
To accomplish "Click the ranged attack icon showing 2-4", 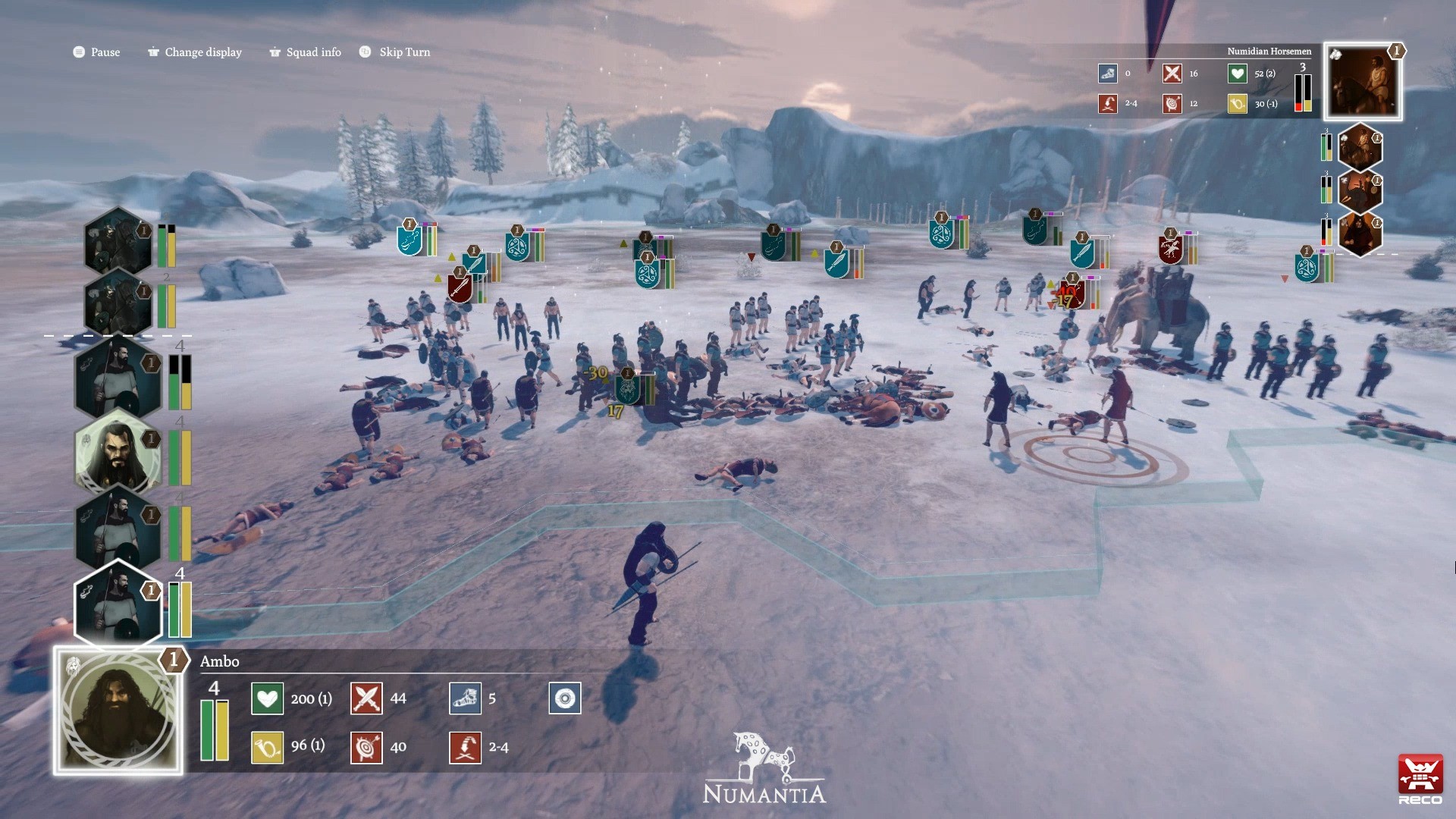I will [466, 747].
